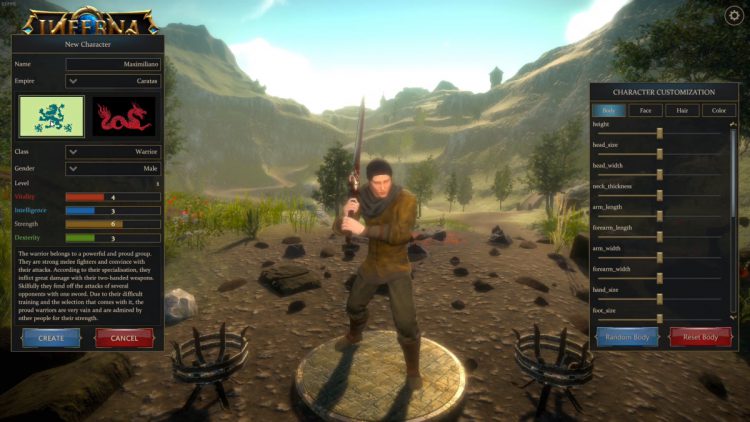This screenshot has width=750, height=422.
Task: Click the head_size slider handle
Action: 660,153
